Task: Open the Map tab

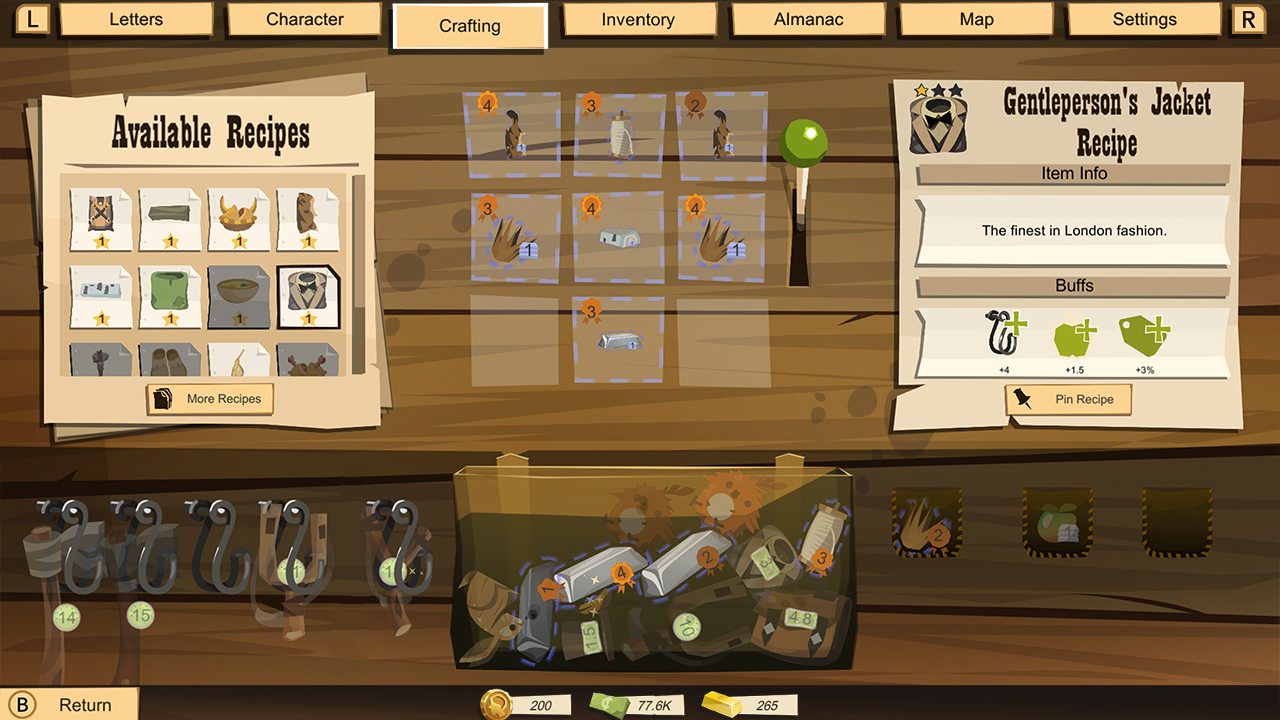Action: pyautogui.click(x=975, y=19)
